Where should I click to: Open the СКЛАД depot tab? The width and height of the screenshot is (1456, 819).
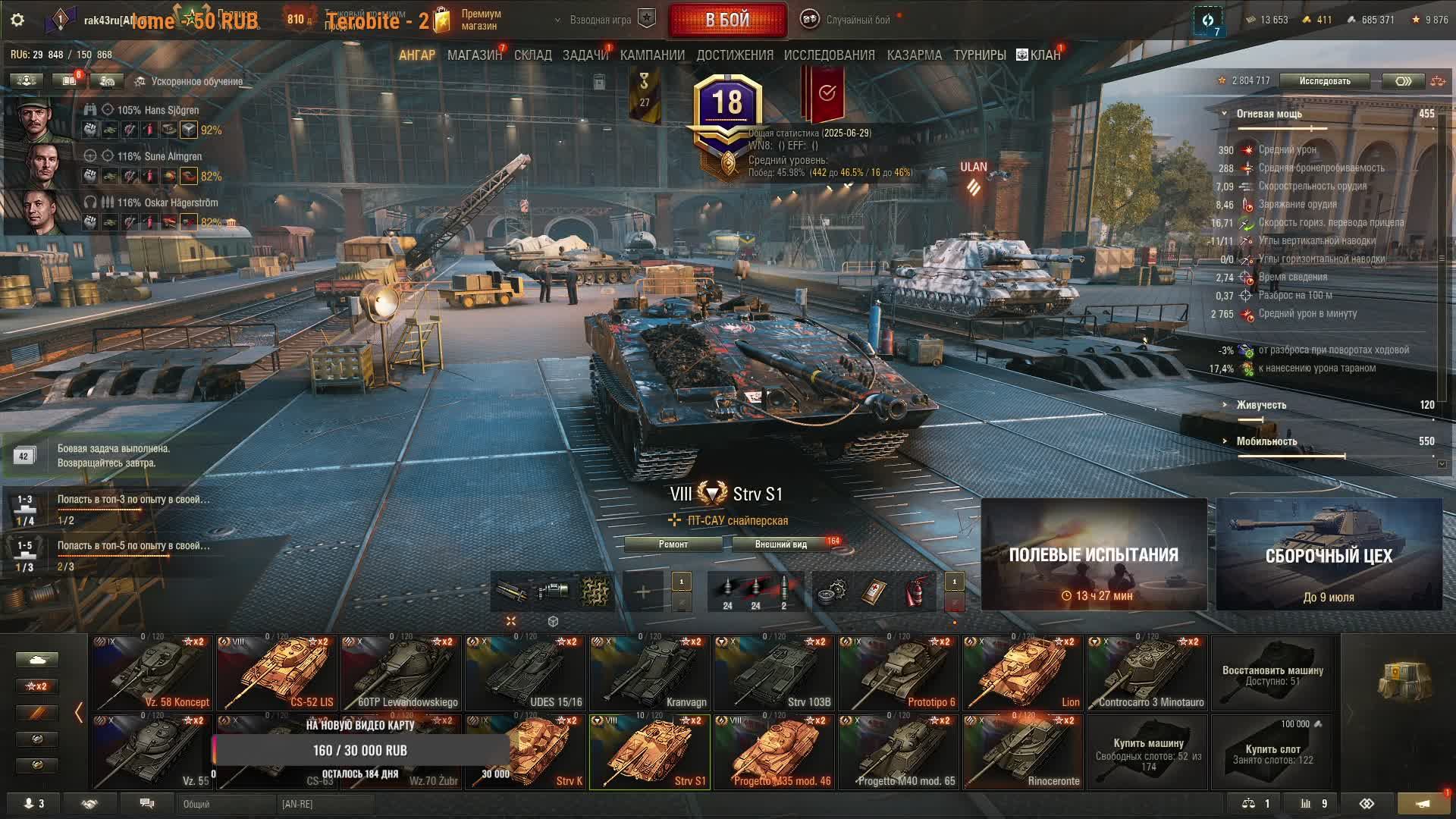(532, 55)
